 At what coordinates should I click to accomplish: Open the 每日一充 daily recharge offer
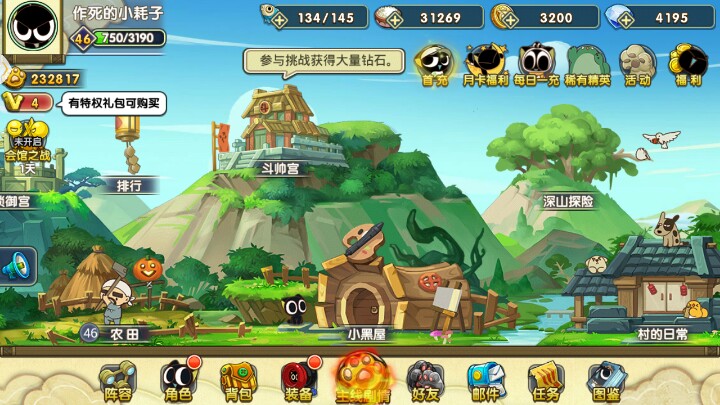pyautogui.click(x=537, y=65)
